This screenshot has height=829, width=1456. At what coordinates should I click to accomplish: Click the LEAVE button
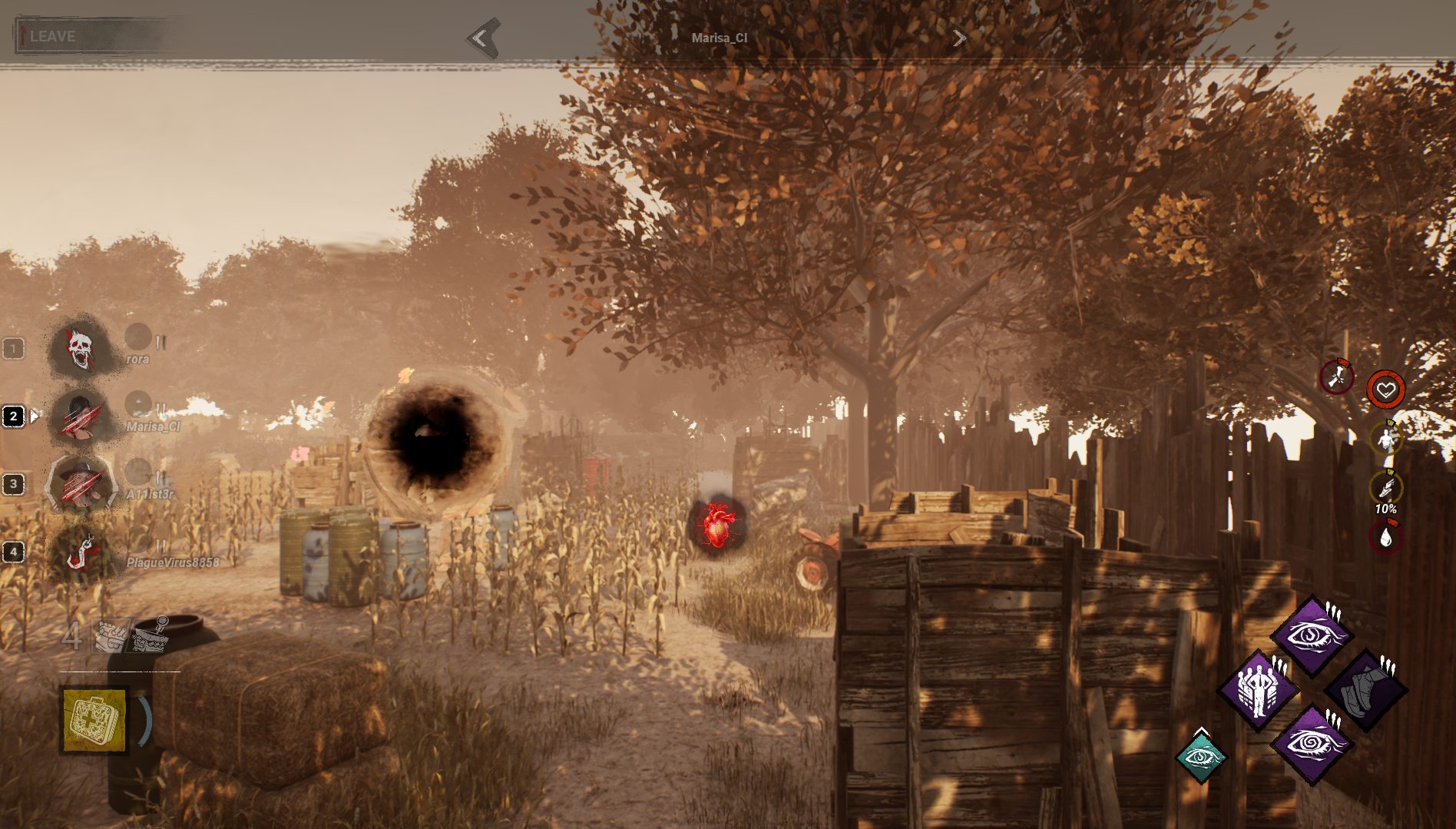(52, 36)
